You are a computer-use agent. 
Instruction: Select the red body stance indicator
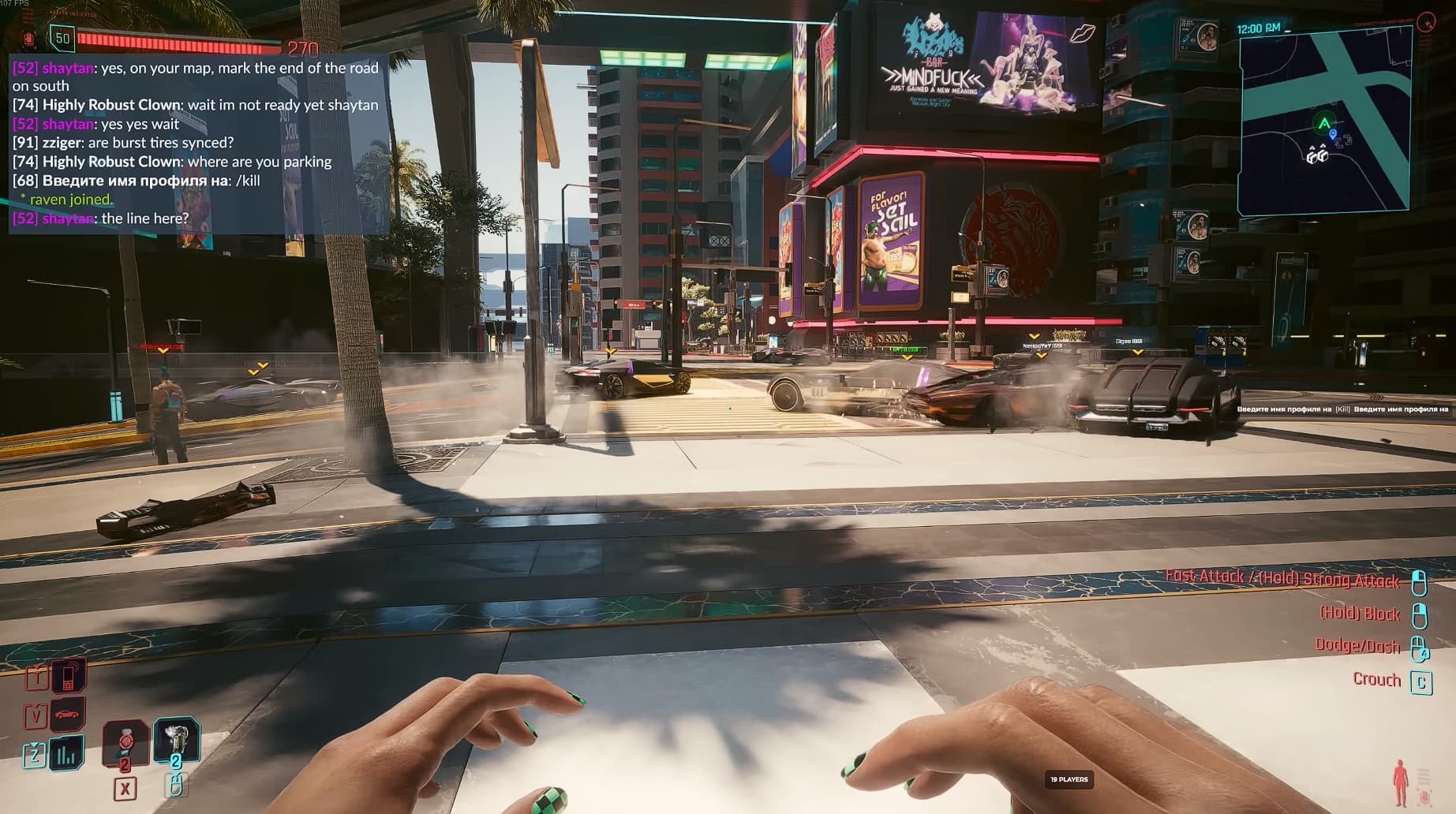1400,782
